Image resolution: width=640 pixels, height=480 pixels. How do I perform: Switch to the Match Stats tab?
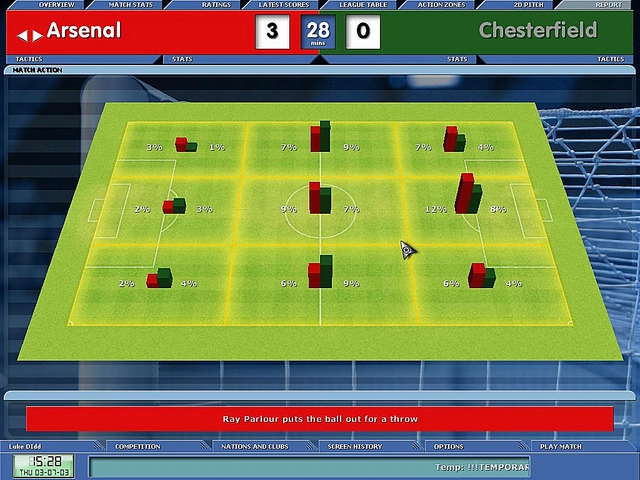130,5
